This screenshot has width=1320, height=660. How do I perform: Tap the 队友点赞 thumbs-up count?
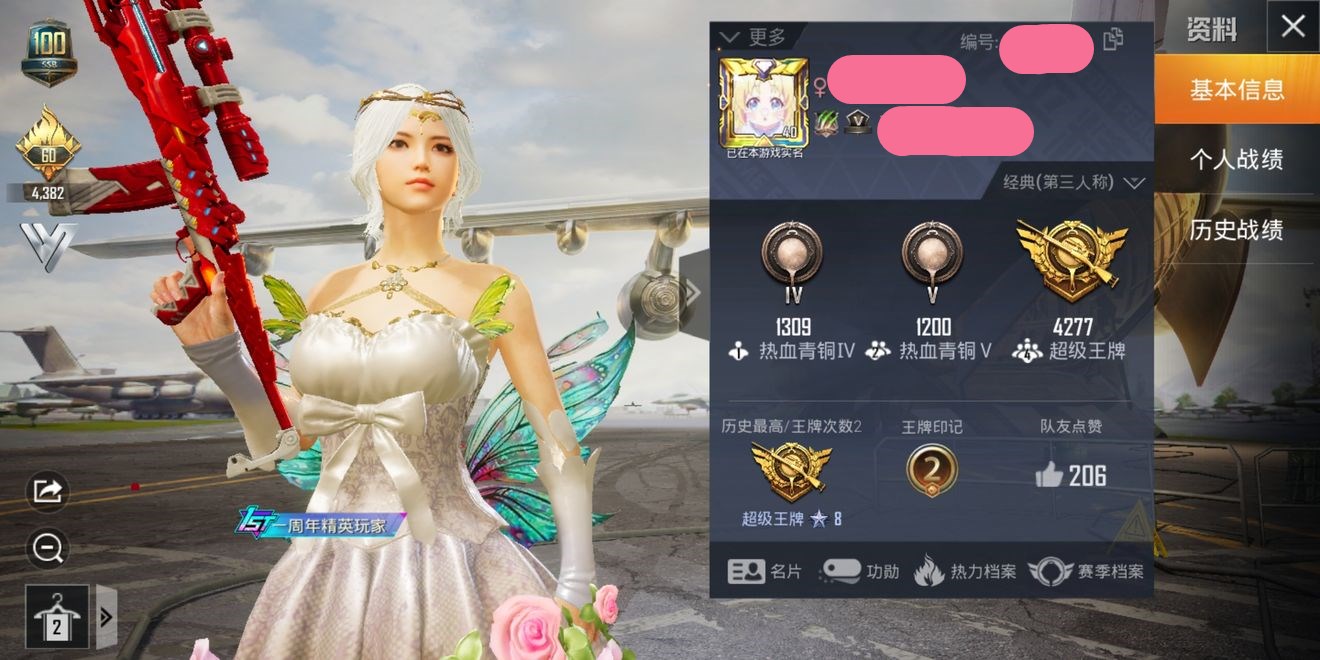(x=1071, y=476)
